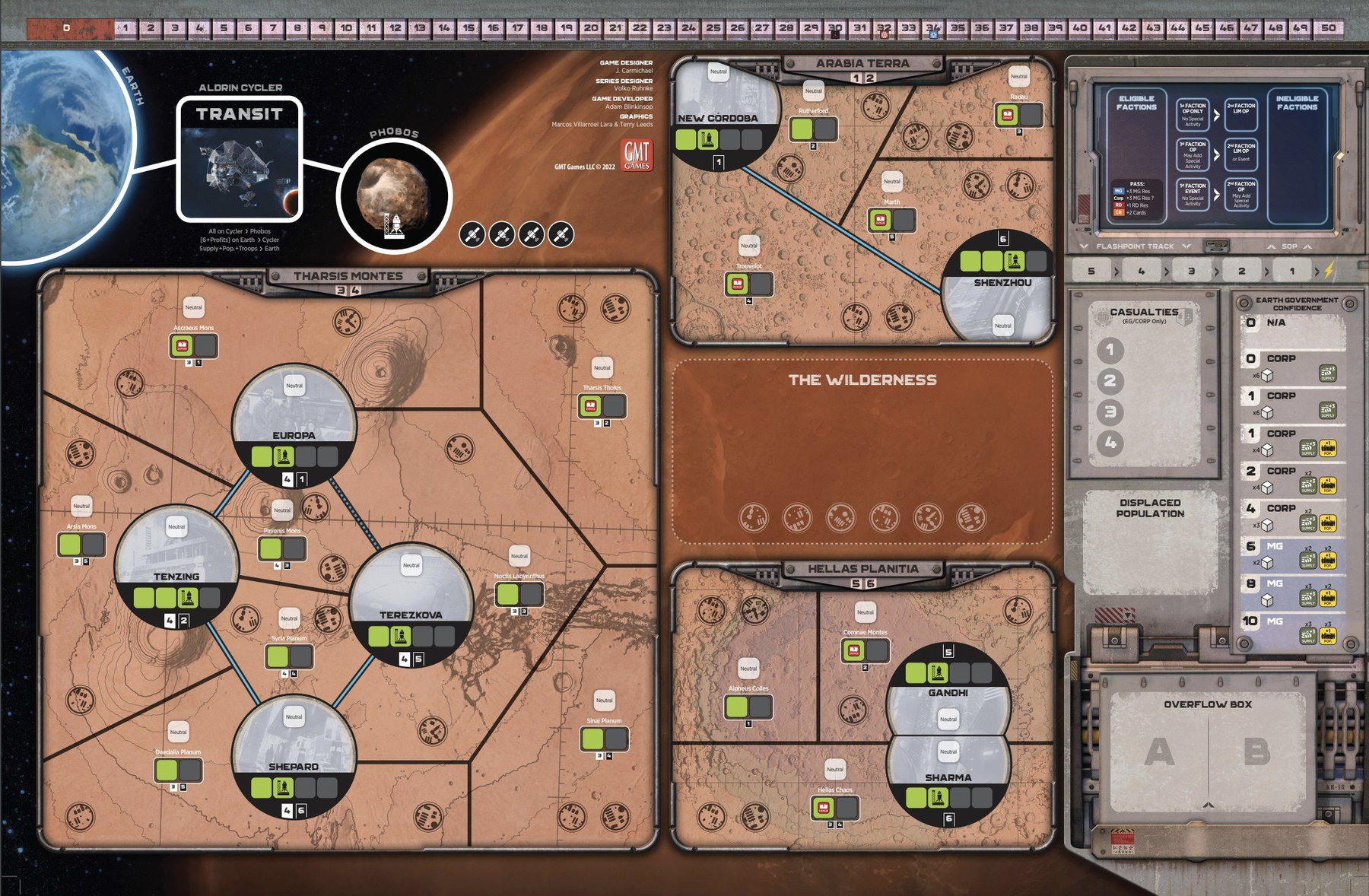The width and height of the screenshot is (1369, 896).
Task: Select the Gandhi city space
Action: pyautogui.click(x=948, y=688)
